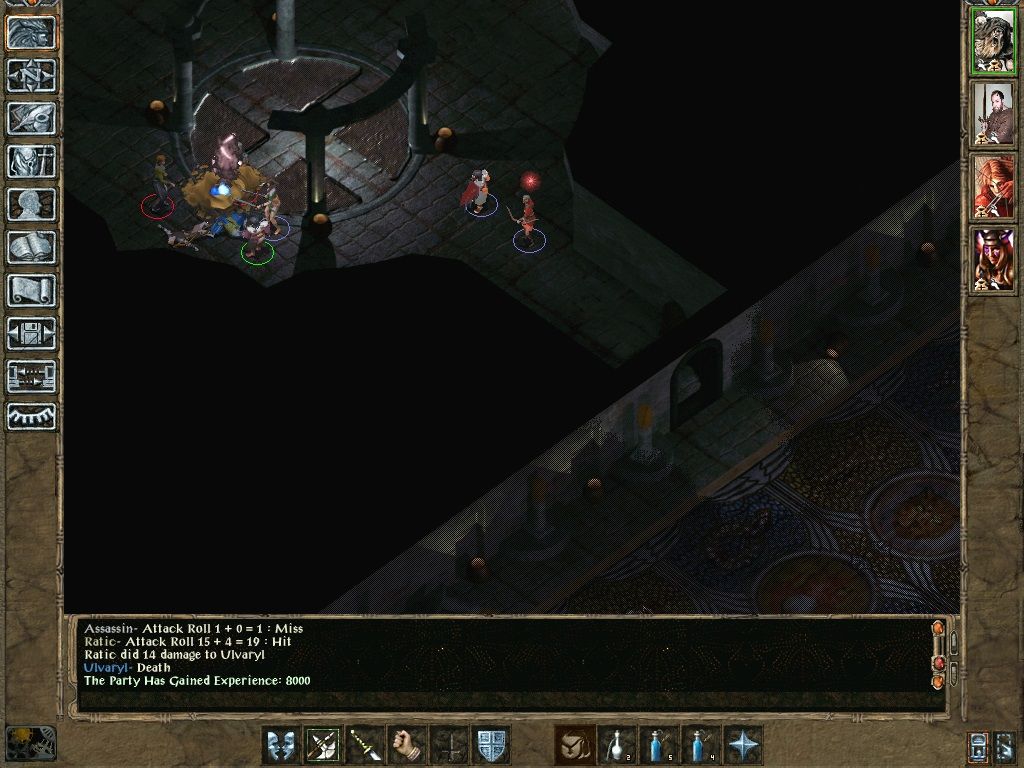Activate the blue shield guard action
The height and width of the screenshot is (768, 1024).
pyautogui.click(x=492, y=746)
